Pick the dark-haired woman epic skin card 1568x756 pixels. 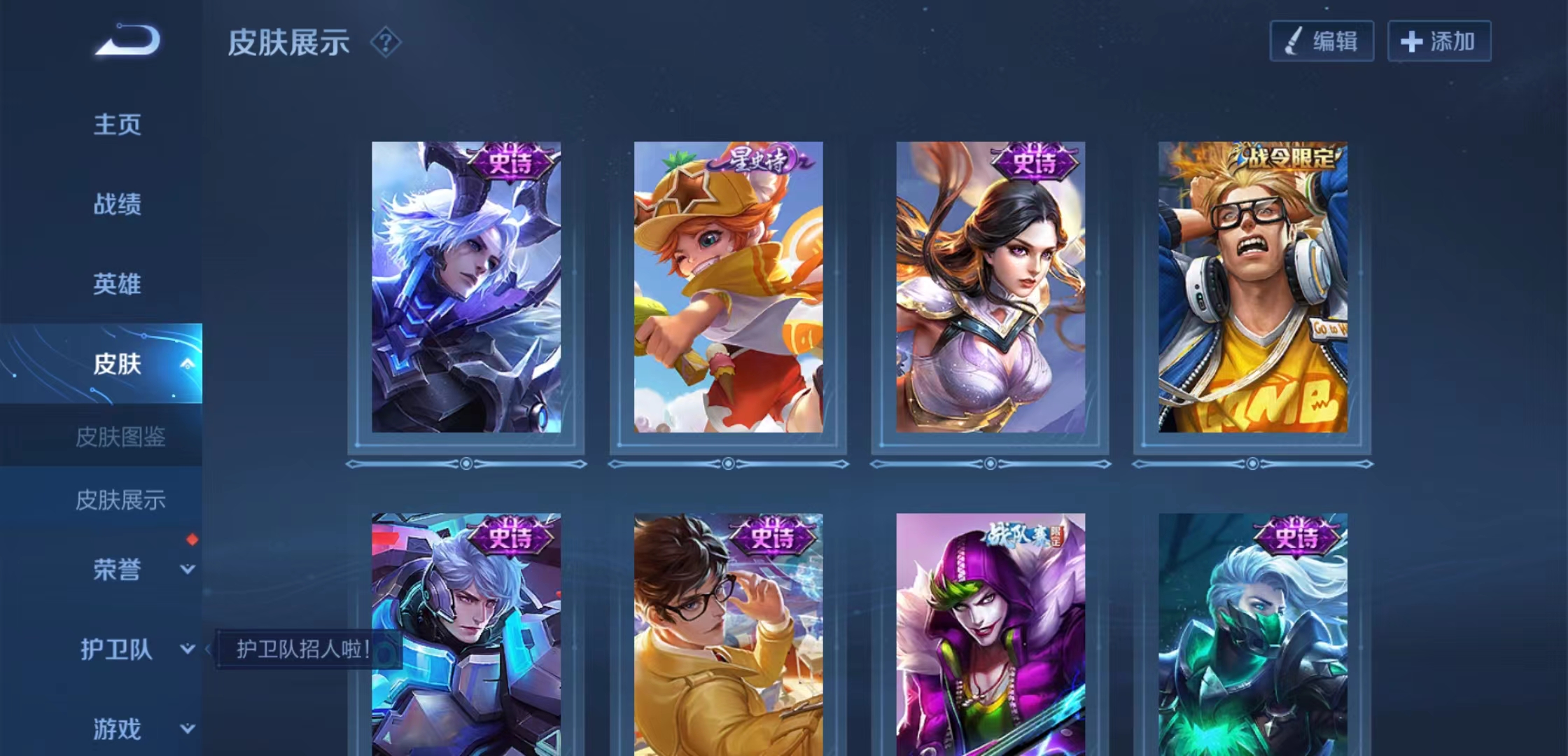point(990,287)
